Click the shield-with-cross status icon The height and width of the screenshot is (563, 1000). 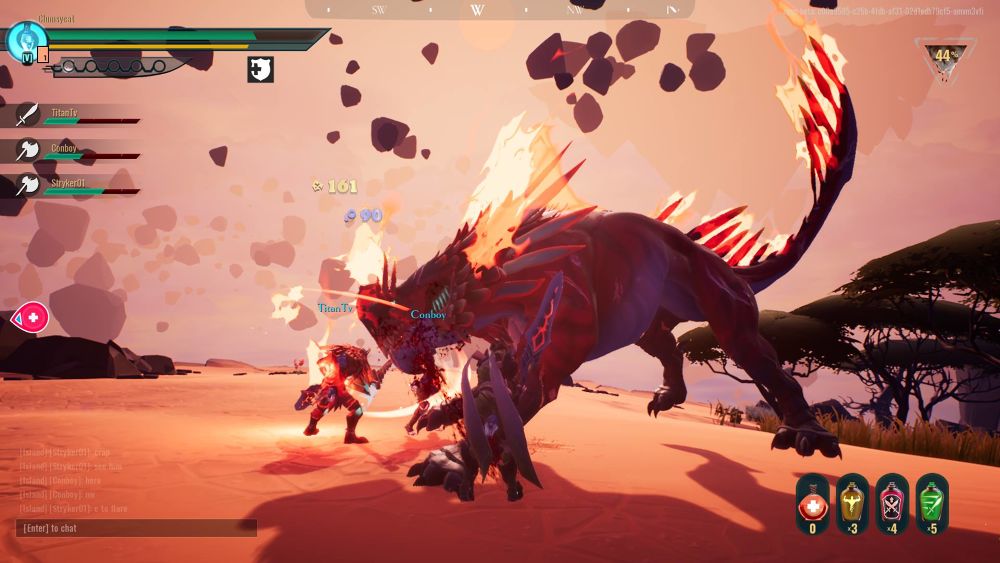(260, 69)
